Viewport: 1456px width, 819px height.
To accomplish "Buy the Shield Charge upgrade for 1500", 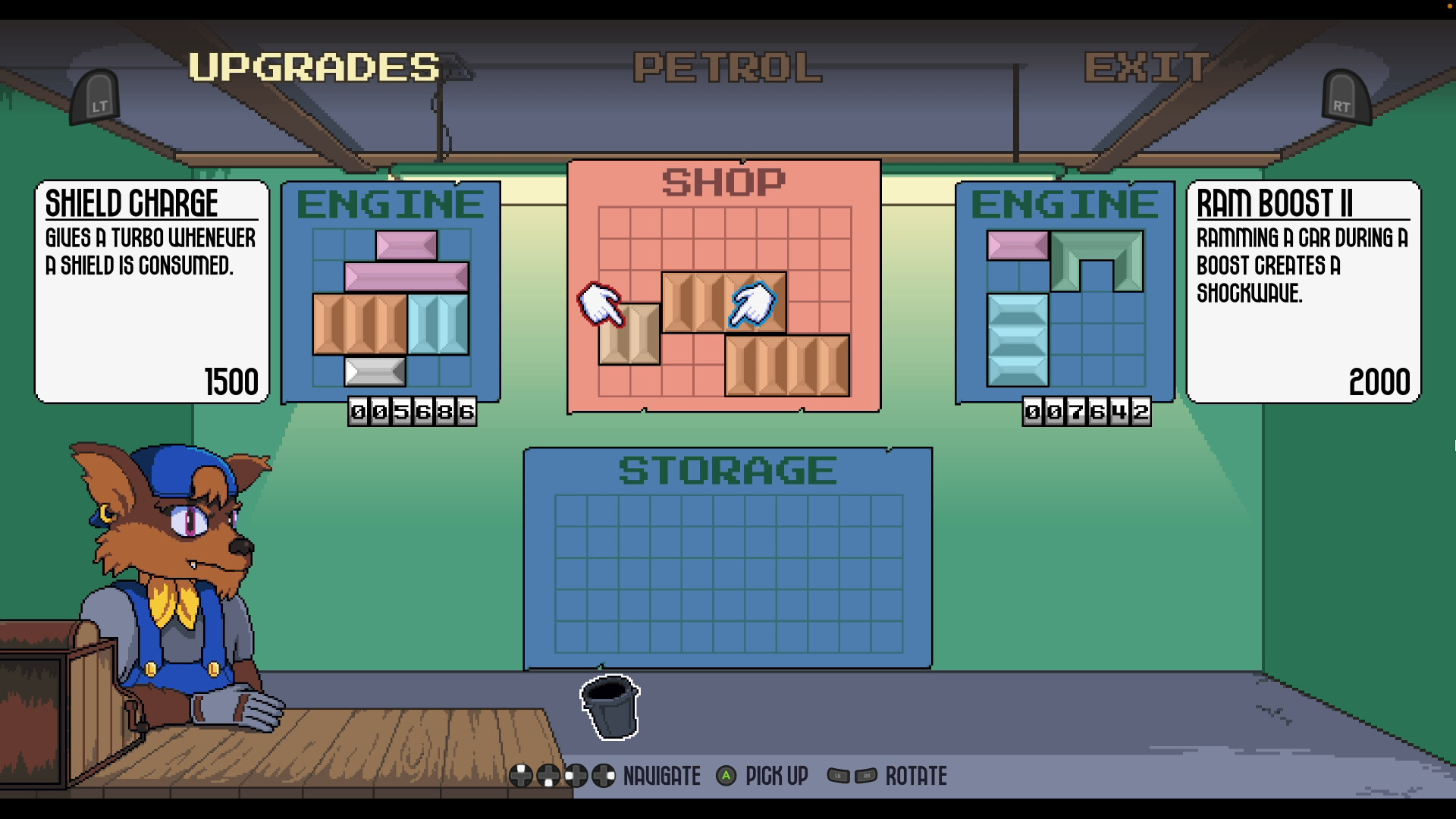I will tap(150, 292).
